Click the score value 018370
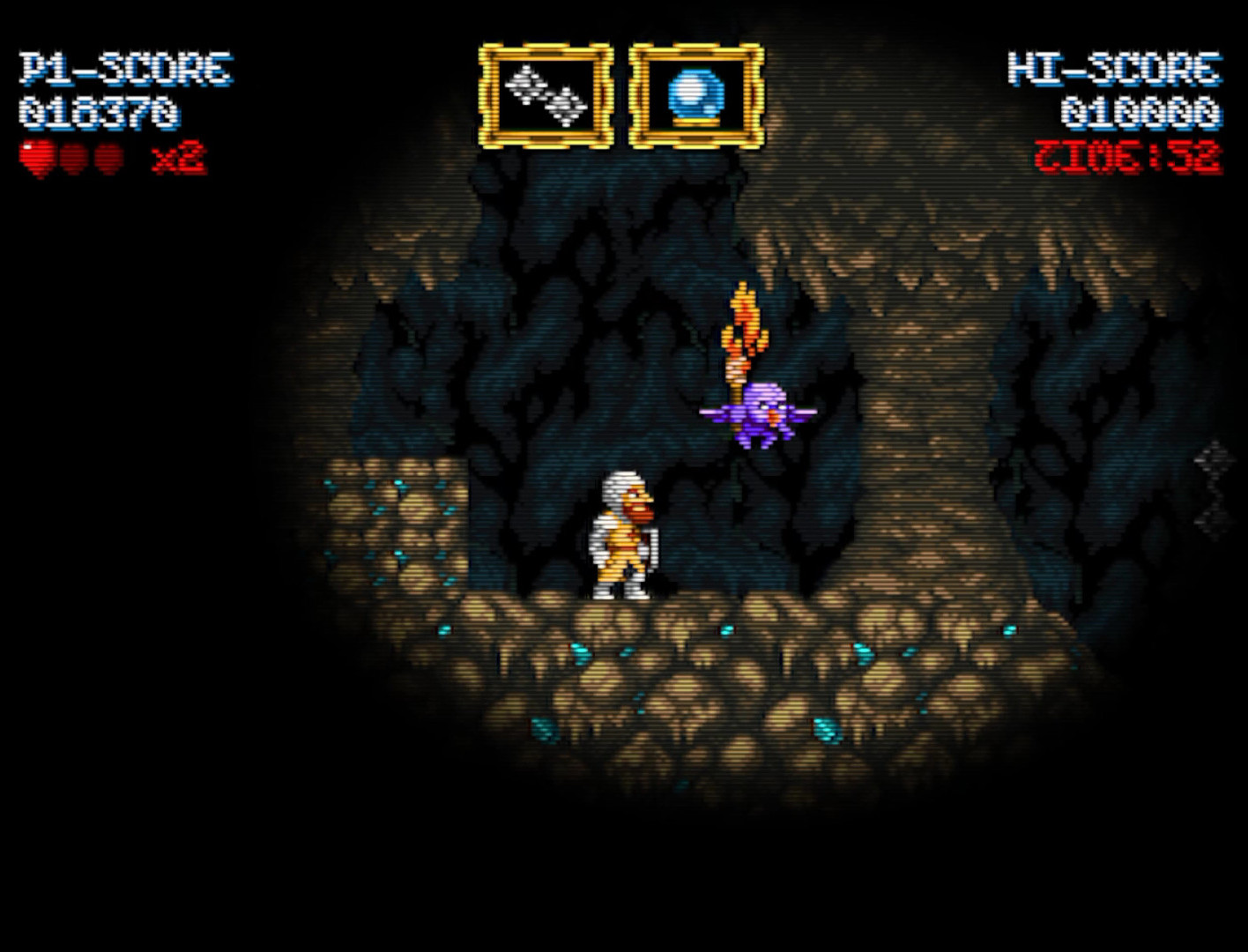Viewport: 1248px width, 952px height. click(x=101, y=113)
